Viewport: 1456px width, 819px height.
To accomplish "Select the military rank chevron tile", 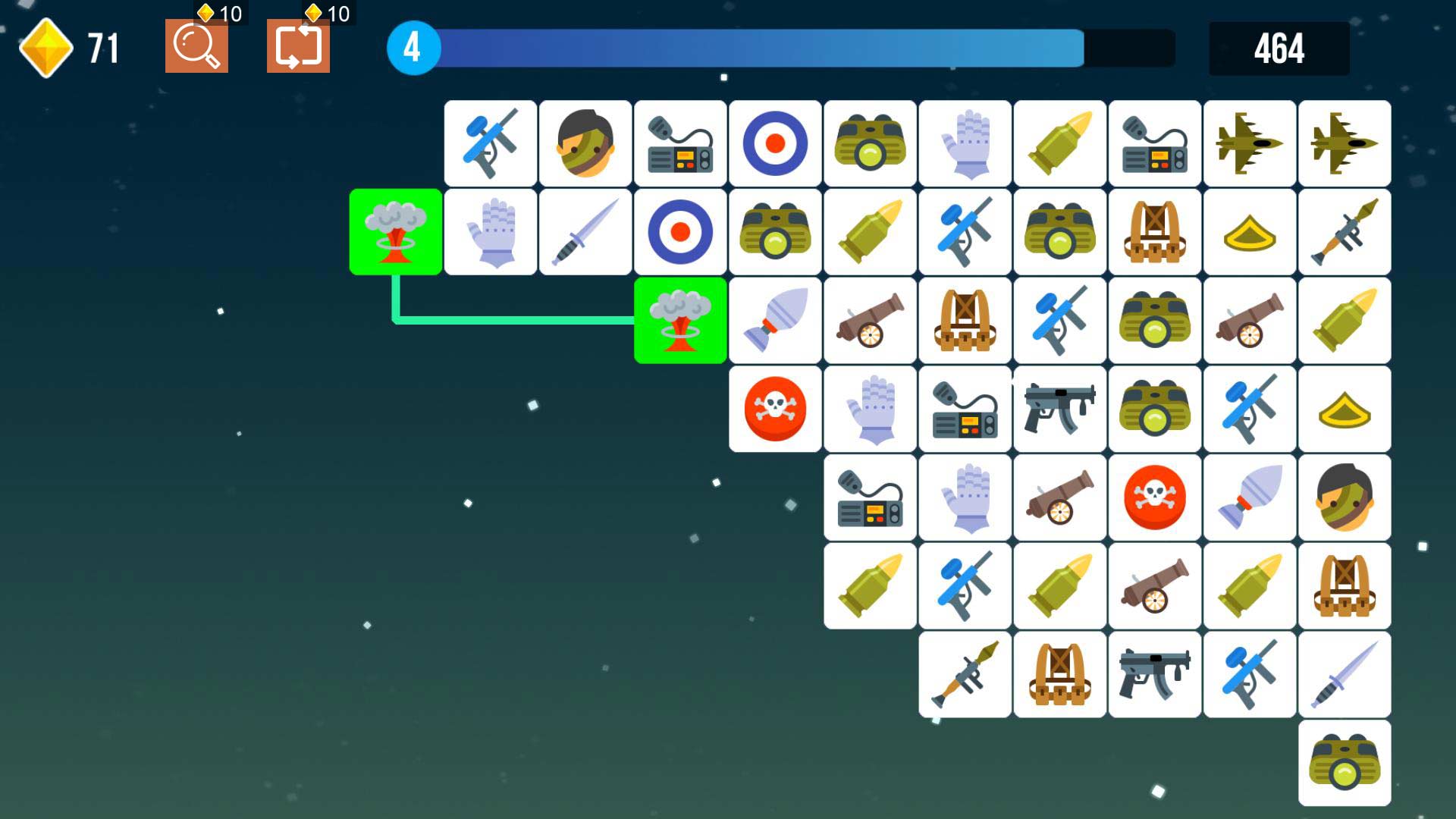I will pyautogui.click(x=1250, y=231).
